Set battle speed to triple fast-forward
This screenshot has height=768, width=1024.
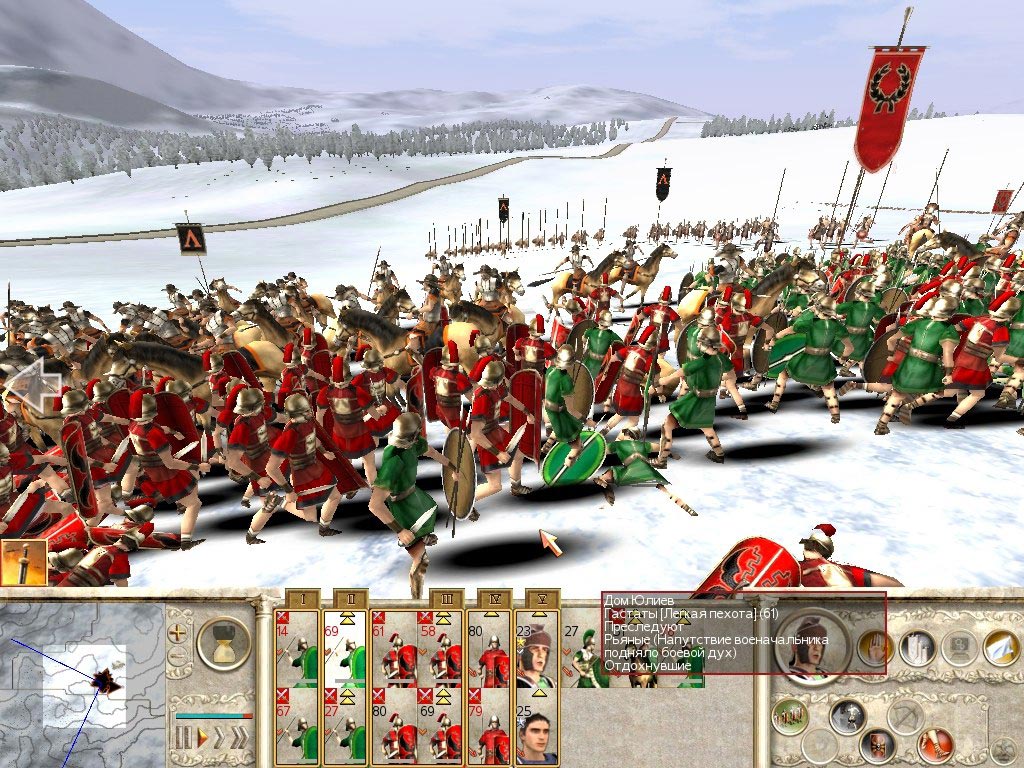[238, 739]
